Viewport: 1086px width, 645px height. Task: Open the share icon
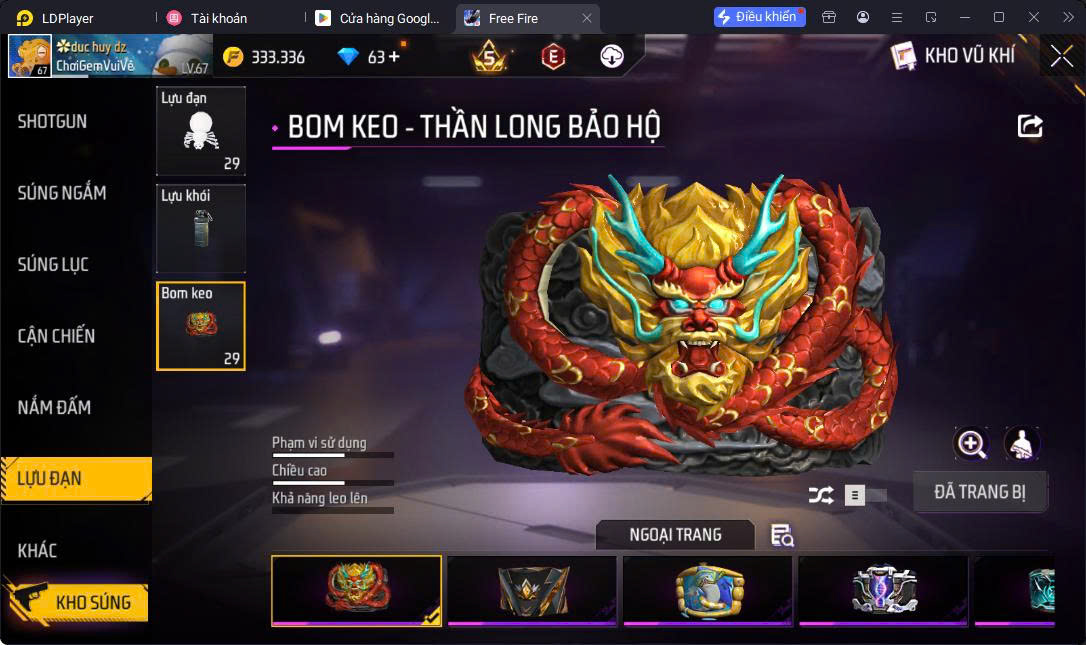[x=1030, y=126]
